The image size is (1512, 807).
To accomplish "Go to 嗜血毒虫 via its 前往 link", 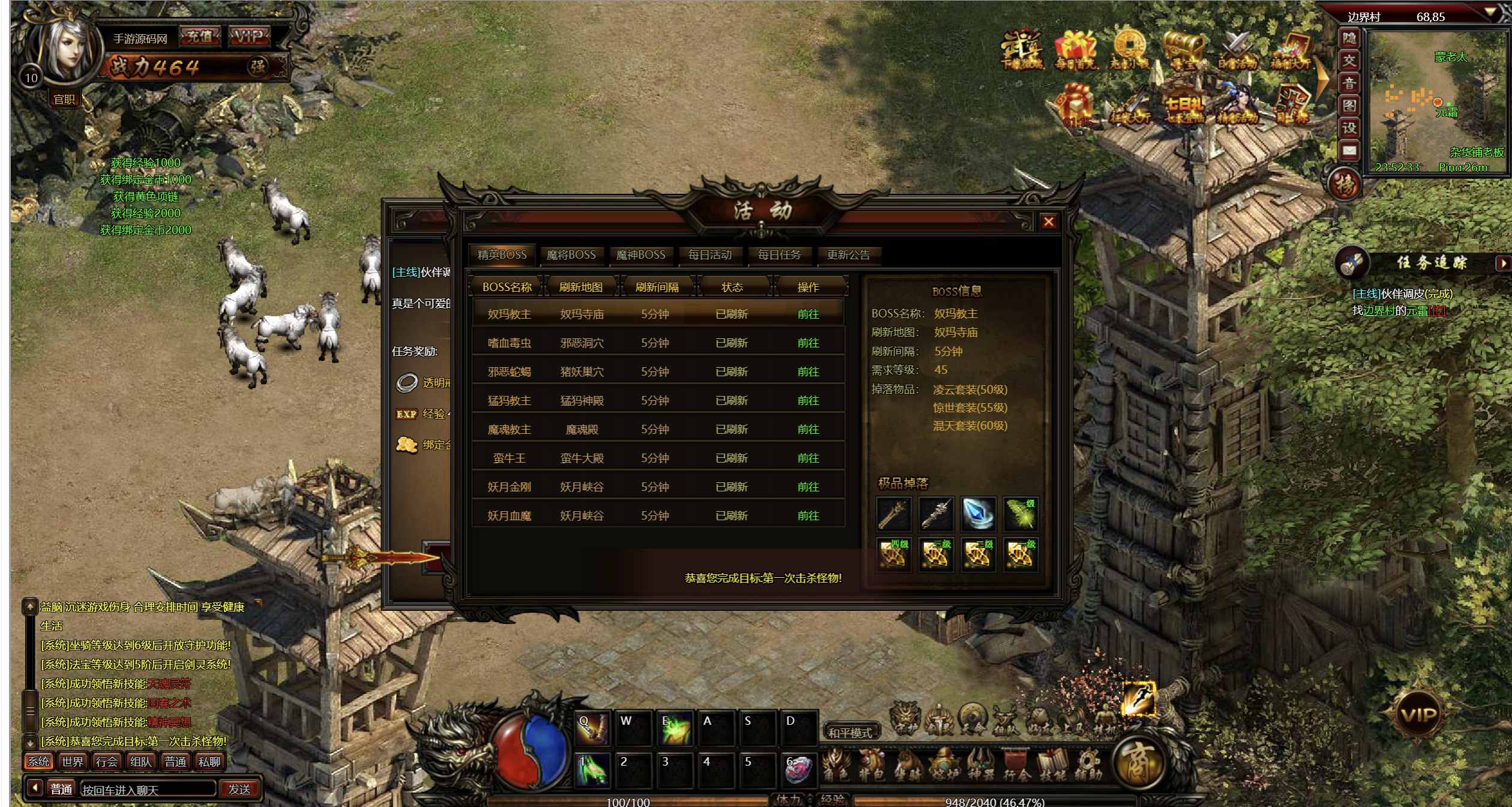I will (808, 343).
